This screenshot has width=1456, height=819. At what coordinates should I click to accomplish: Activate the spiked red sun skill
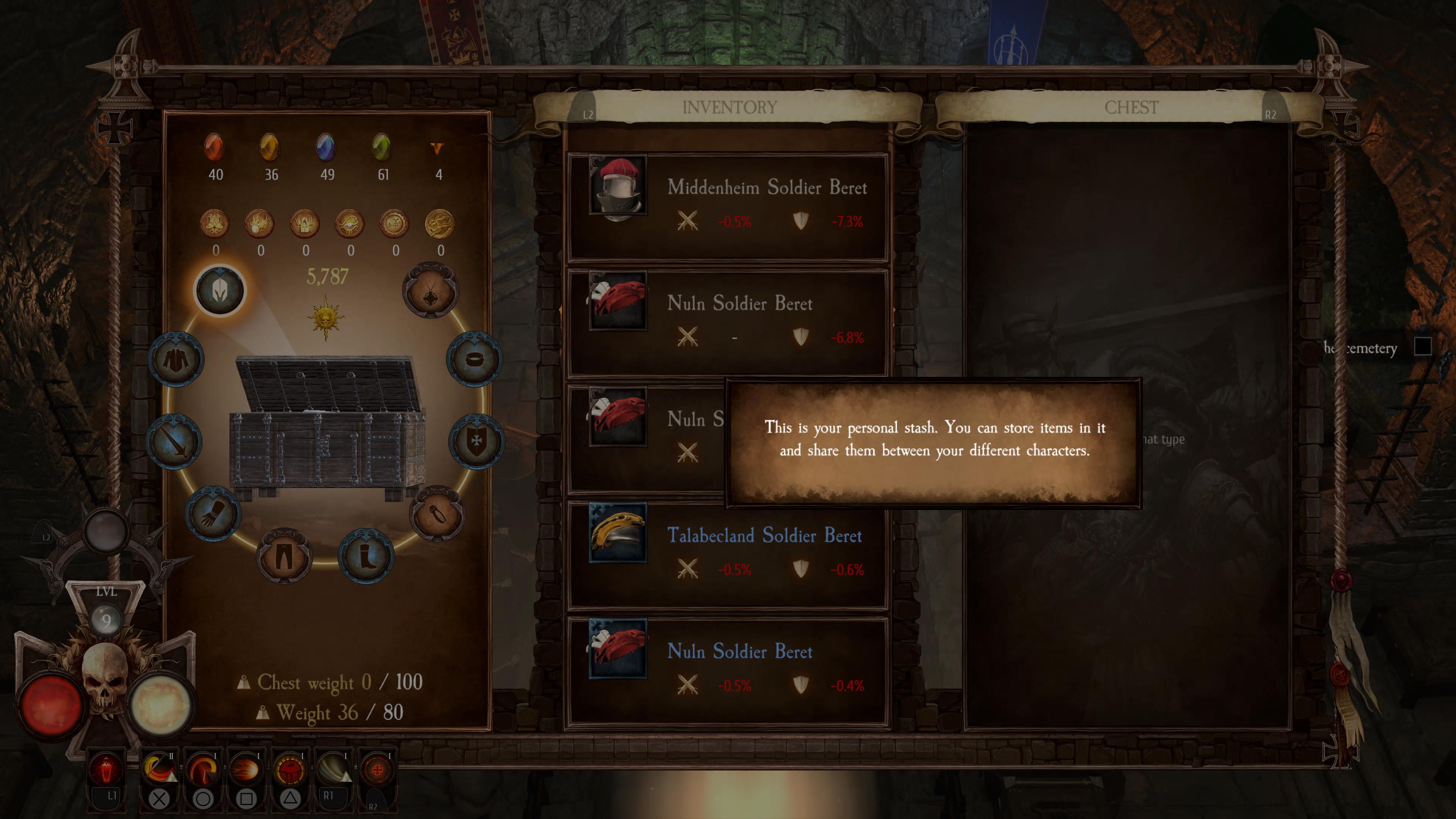289,770
